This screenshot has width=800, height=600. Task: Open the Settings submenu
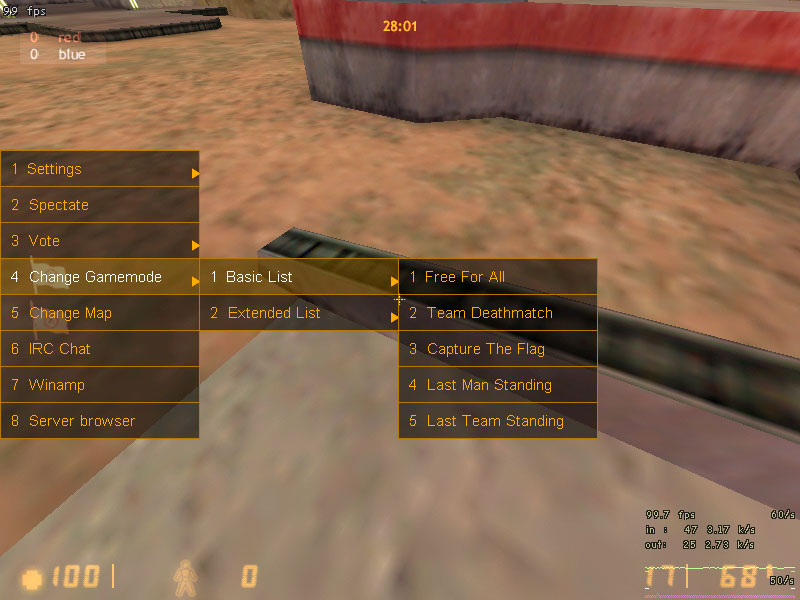coord(99,169)
